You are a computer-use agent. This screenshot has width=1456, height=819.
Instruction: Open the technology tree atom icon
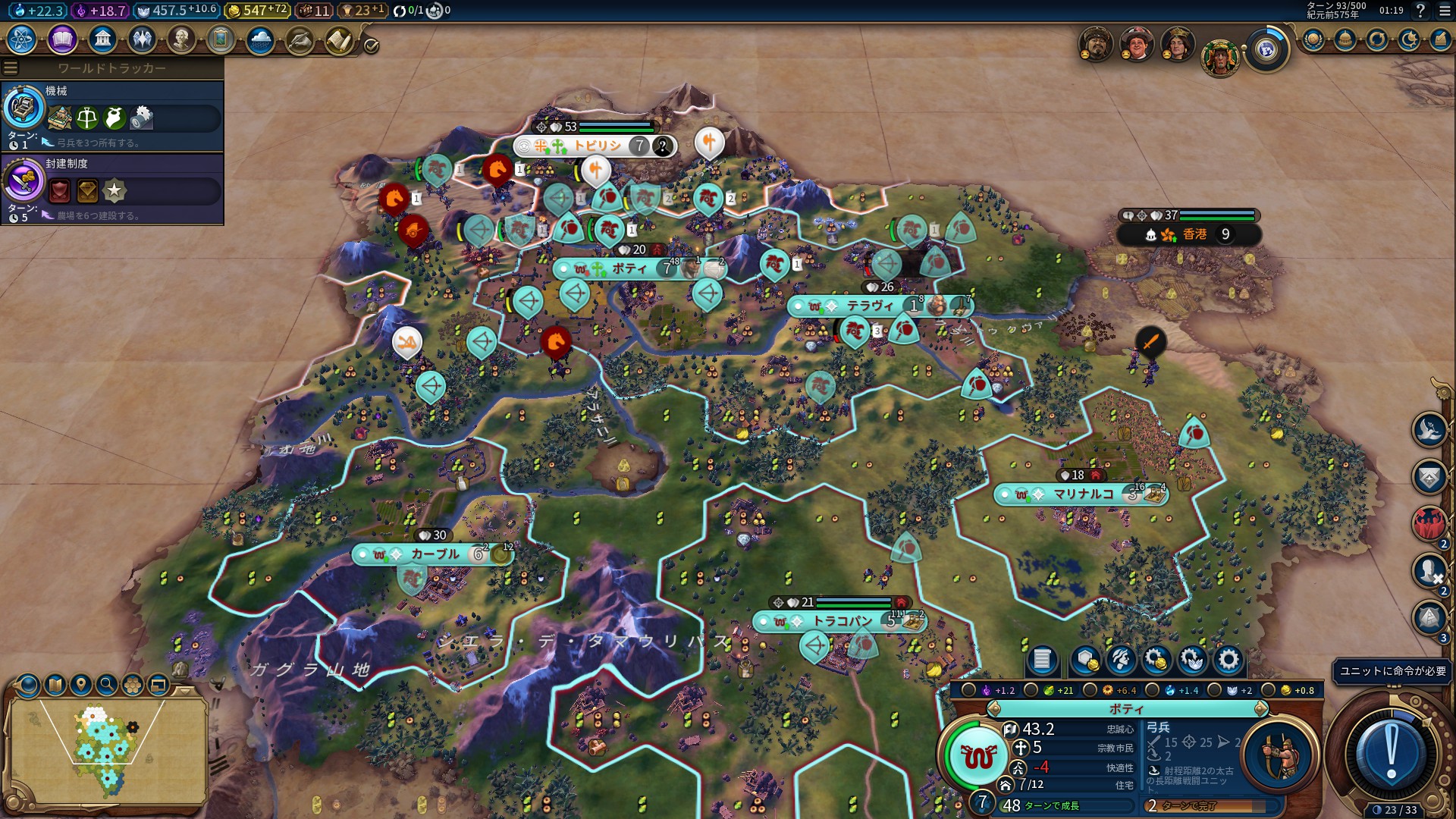pos(22,39)
